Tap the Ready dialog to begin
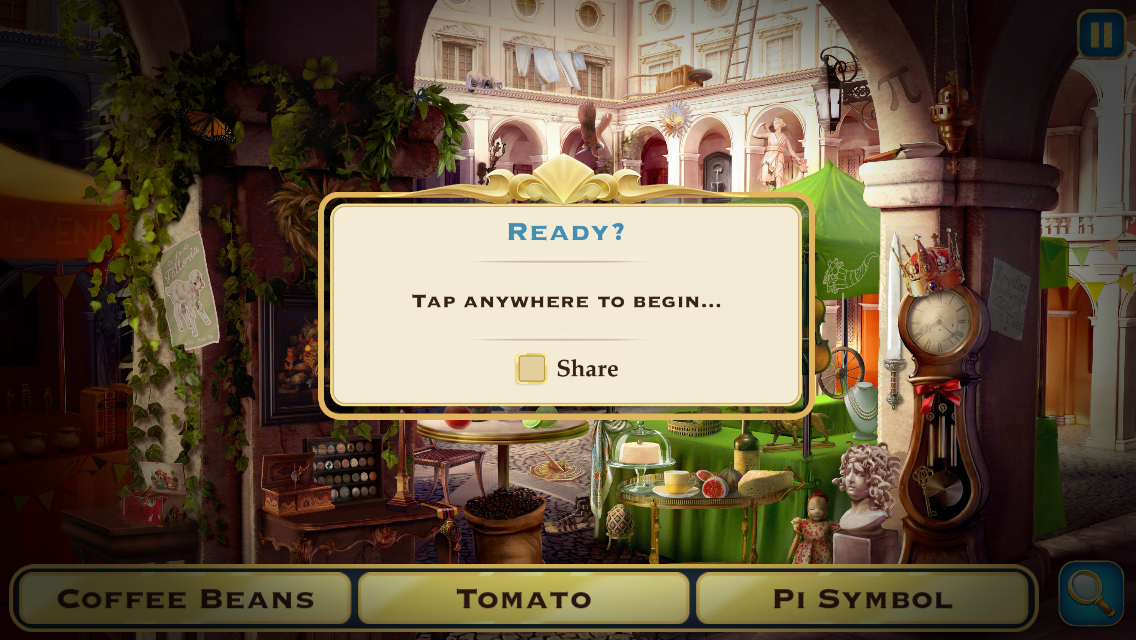The image size is (1136, 640). click(x=566, y=300)
